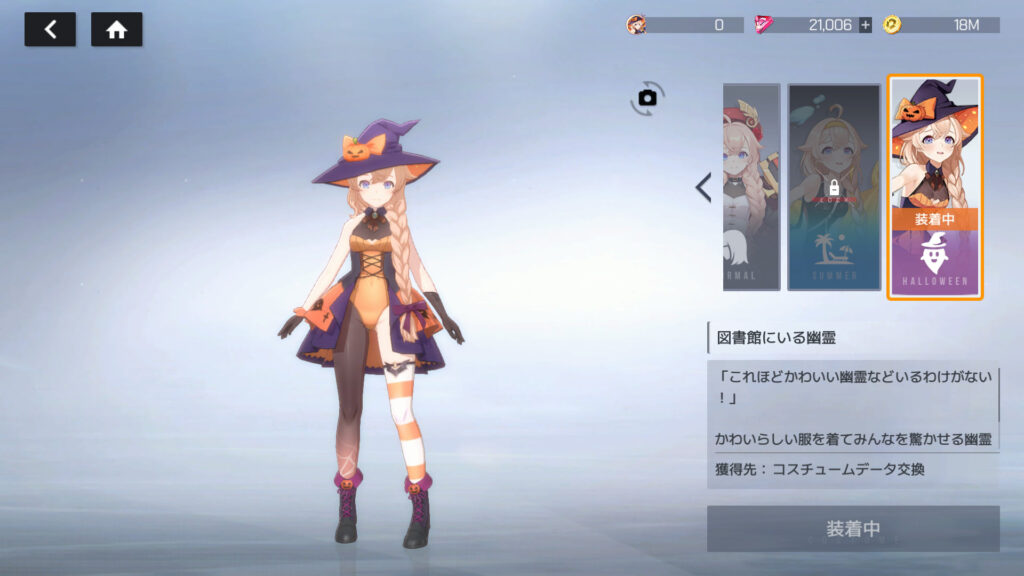Select the Normal costume card
The width and height of the screenshot is (1024, 576).
751,187
